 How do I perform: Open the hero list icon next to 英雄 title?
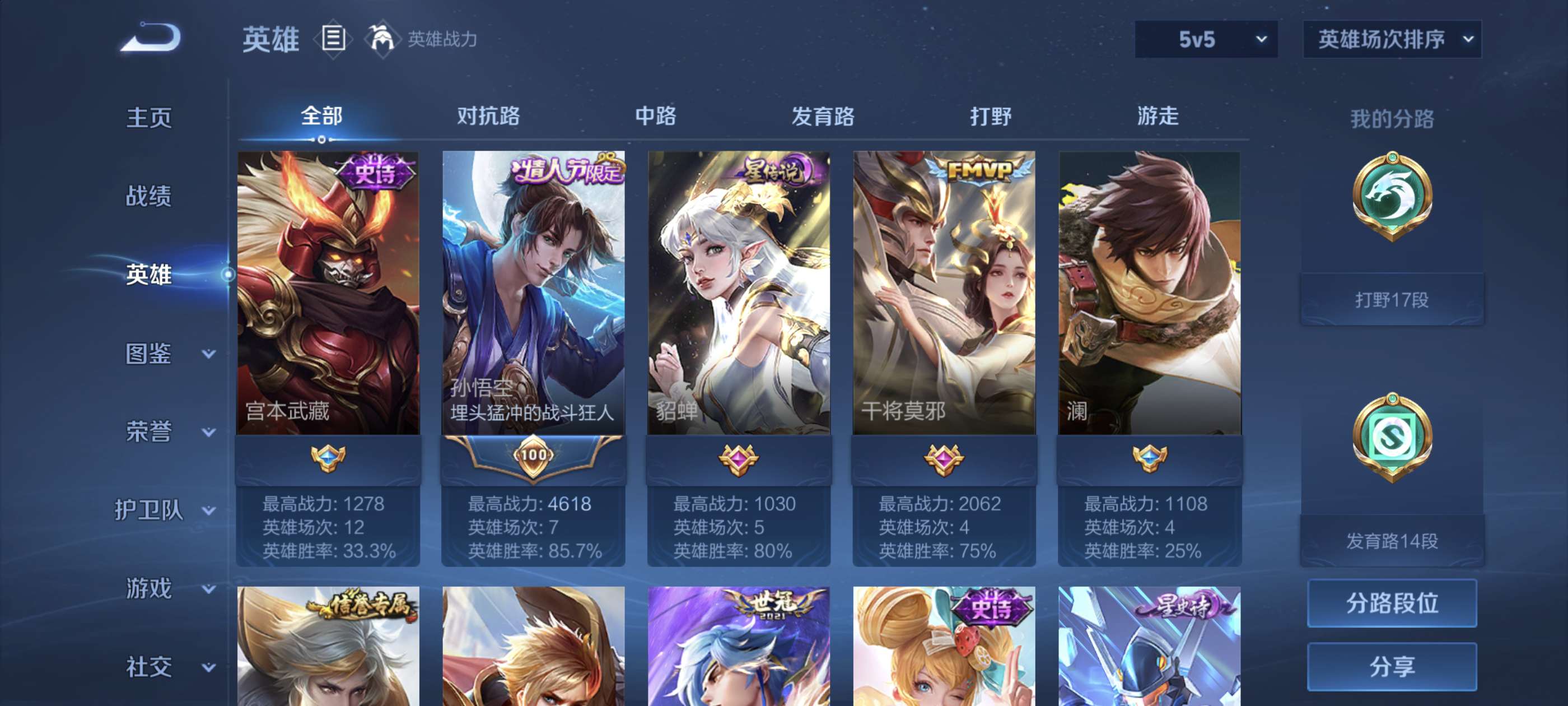334,39
